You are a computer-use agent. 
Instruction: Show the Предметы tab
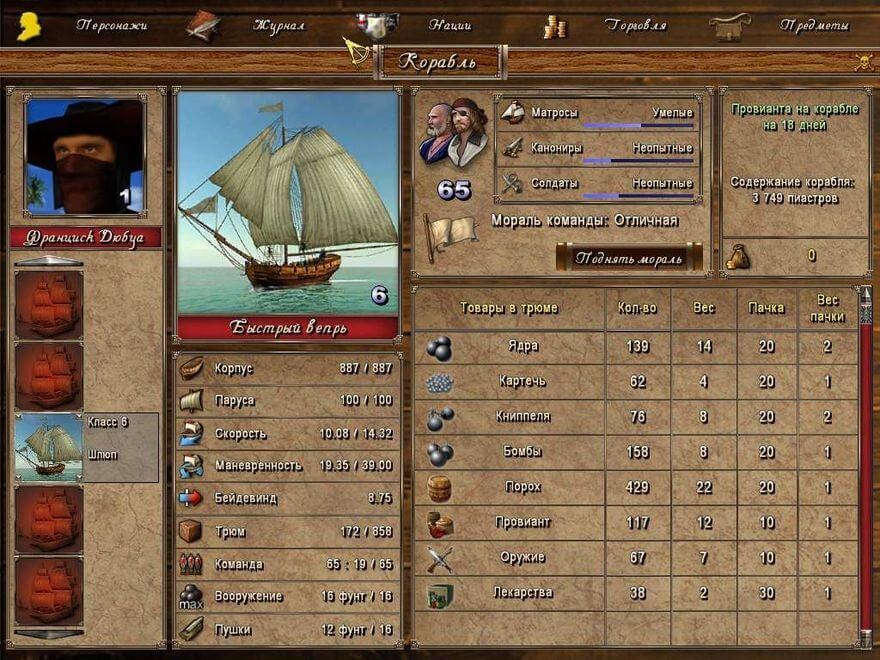click(x=814, y=25)
